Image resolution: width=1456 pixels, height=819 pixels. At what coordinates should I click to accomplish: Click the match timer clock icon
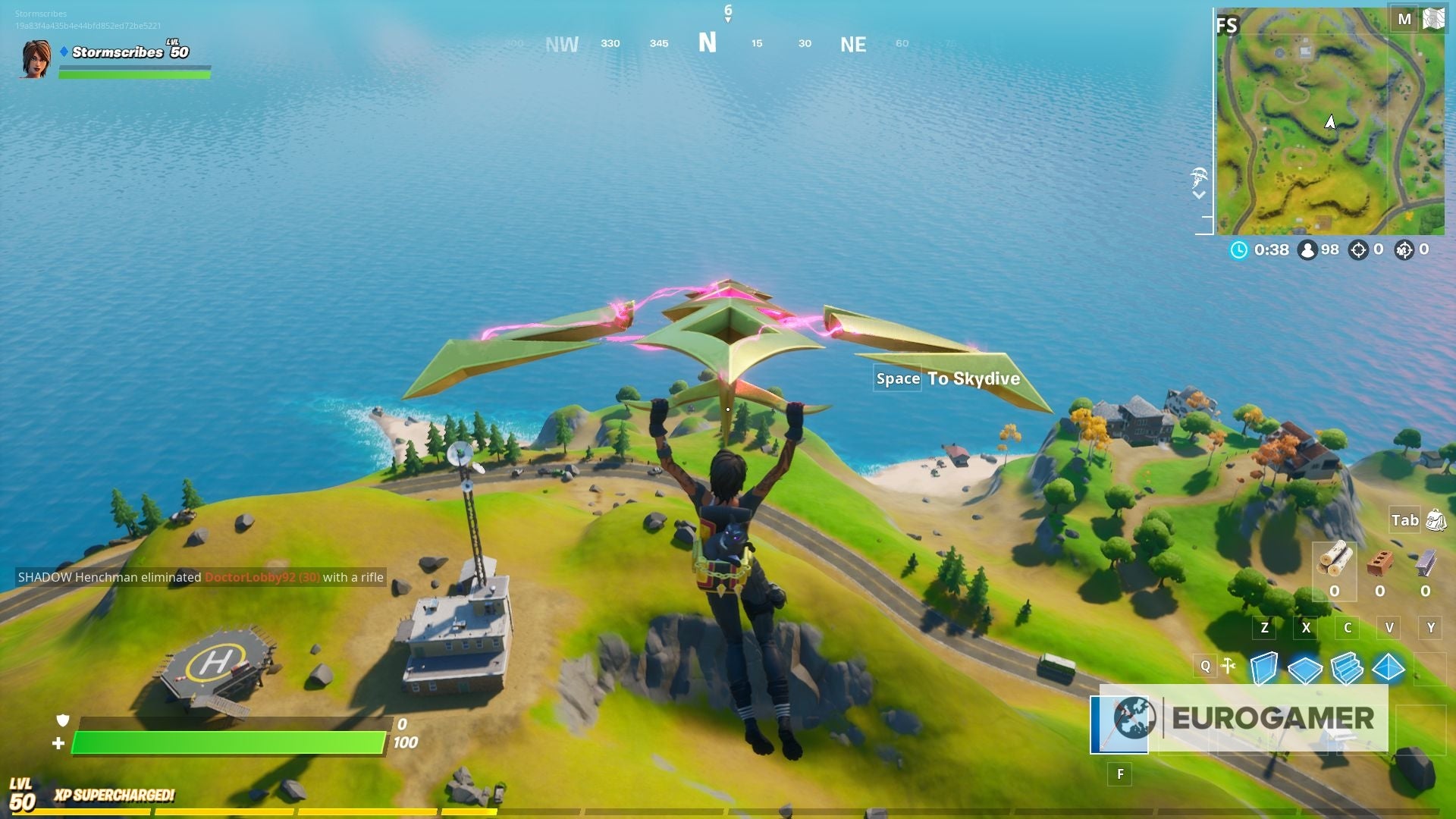point(1239,249)
